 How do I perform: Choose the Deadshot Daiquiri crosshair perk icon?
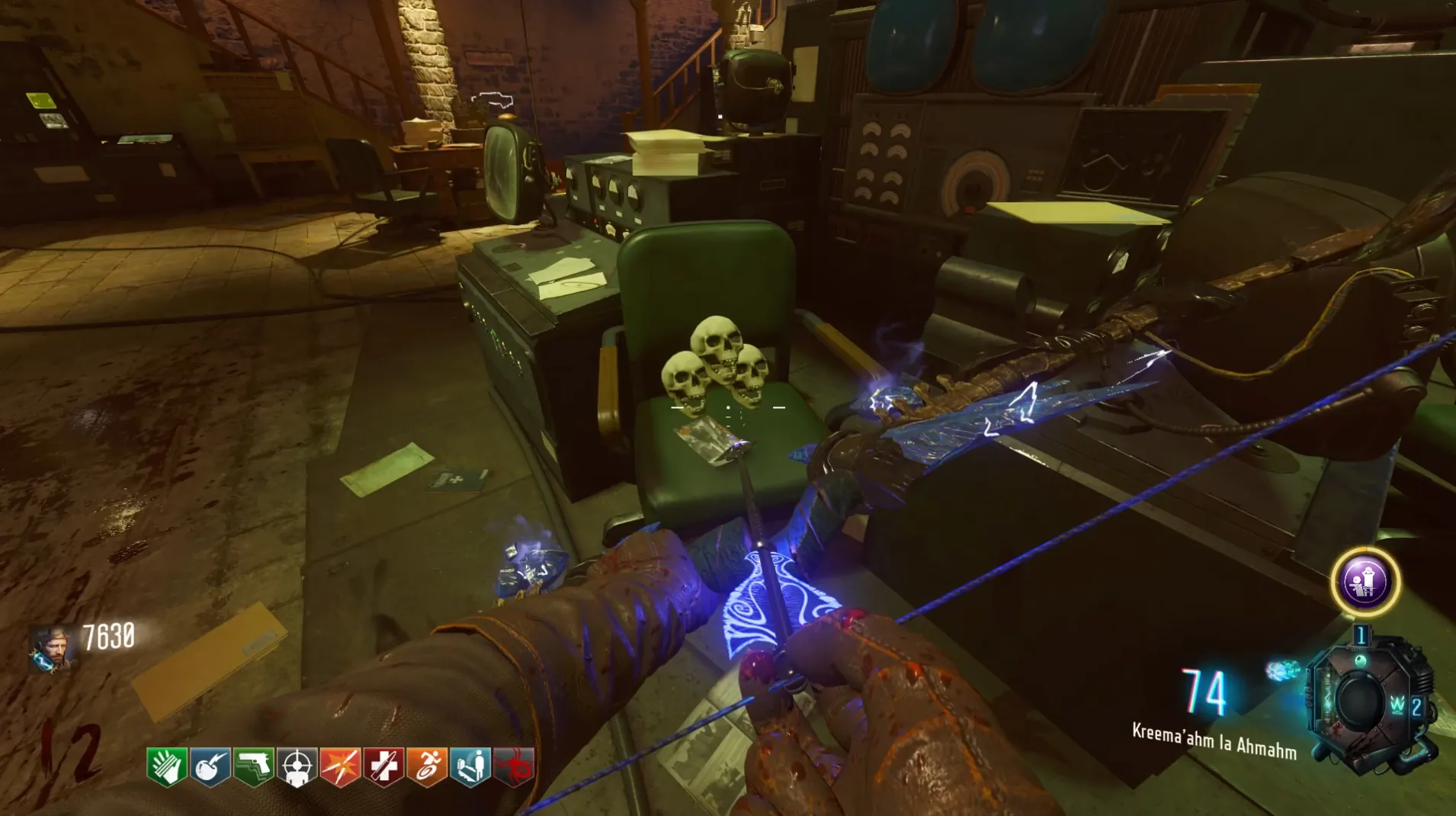297,766
